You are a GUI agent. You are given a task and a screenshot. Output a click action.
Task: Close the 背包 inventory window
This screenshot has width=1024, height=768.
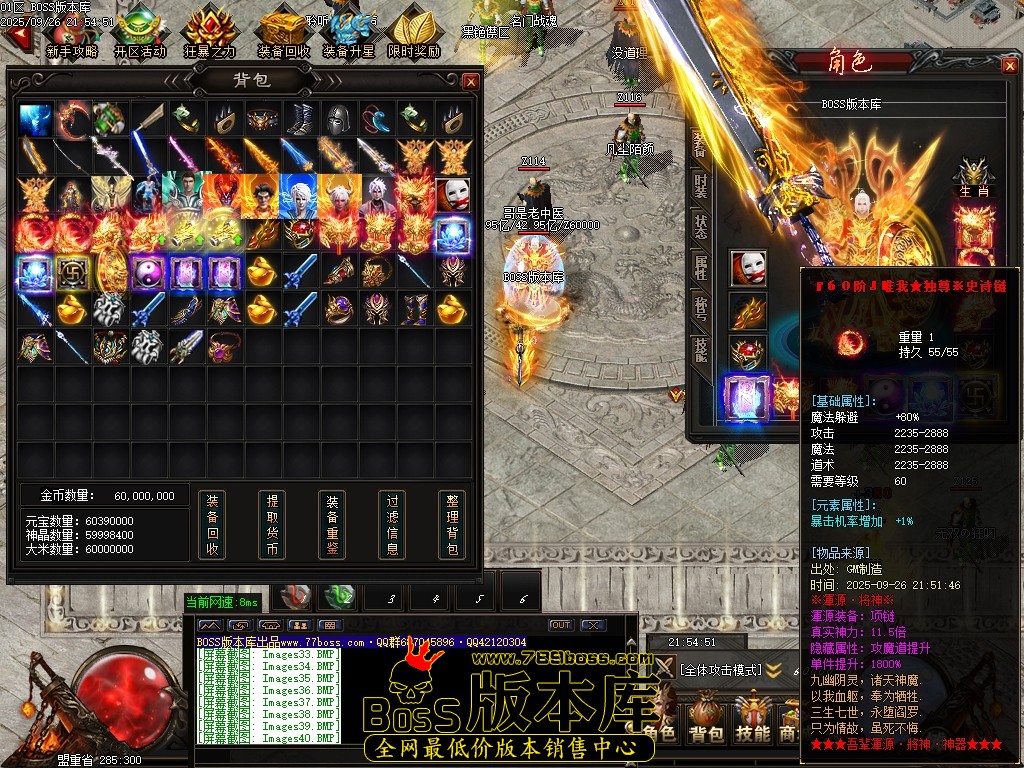471,81
